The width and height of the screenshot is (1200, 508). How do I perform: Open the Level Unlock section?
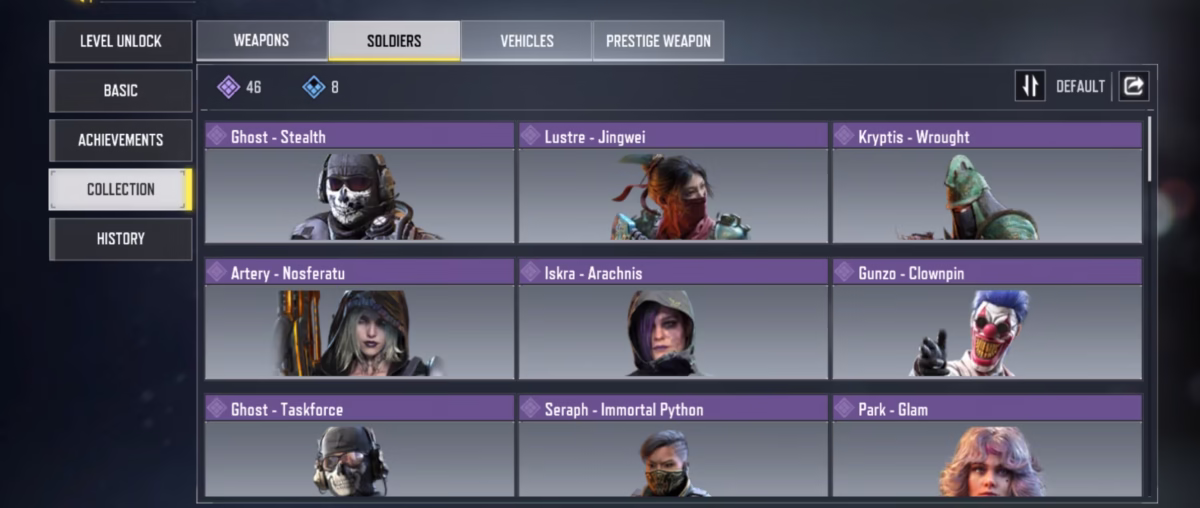click(120, 41)
